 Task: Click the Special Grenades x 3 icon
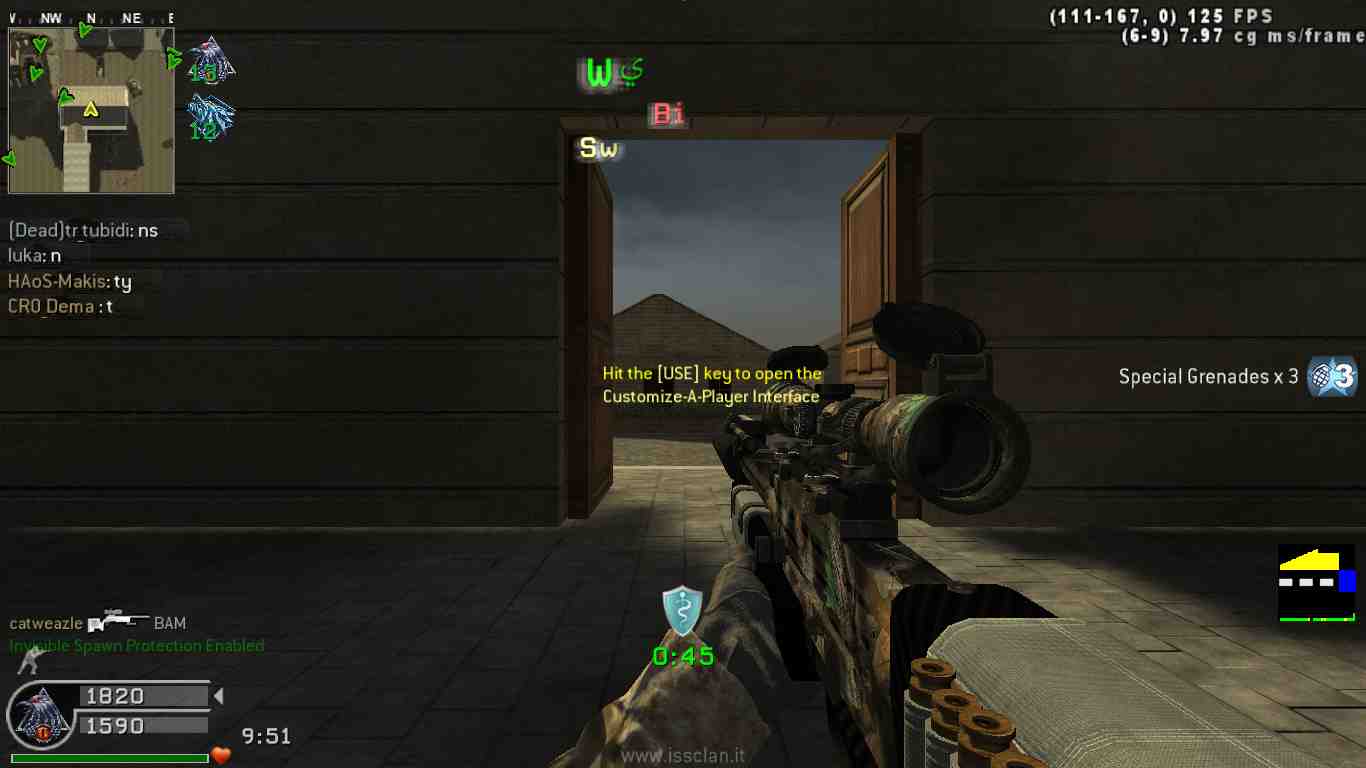(x=1333, y=377)
